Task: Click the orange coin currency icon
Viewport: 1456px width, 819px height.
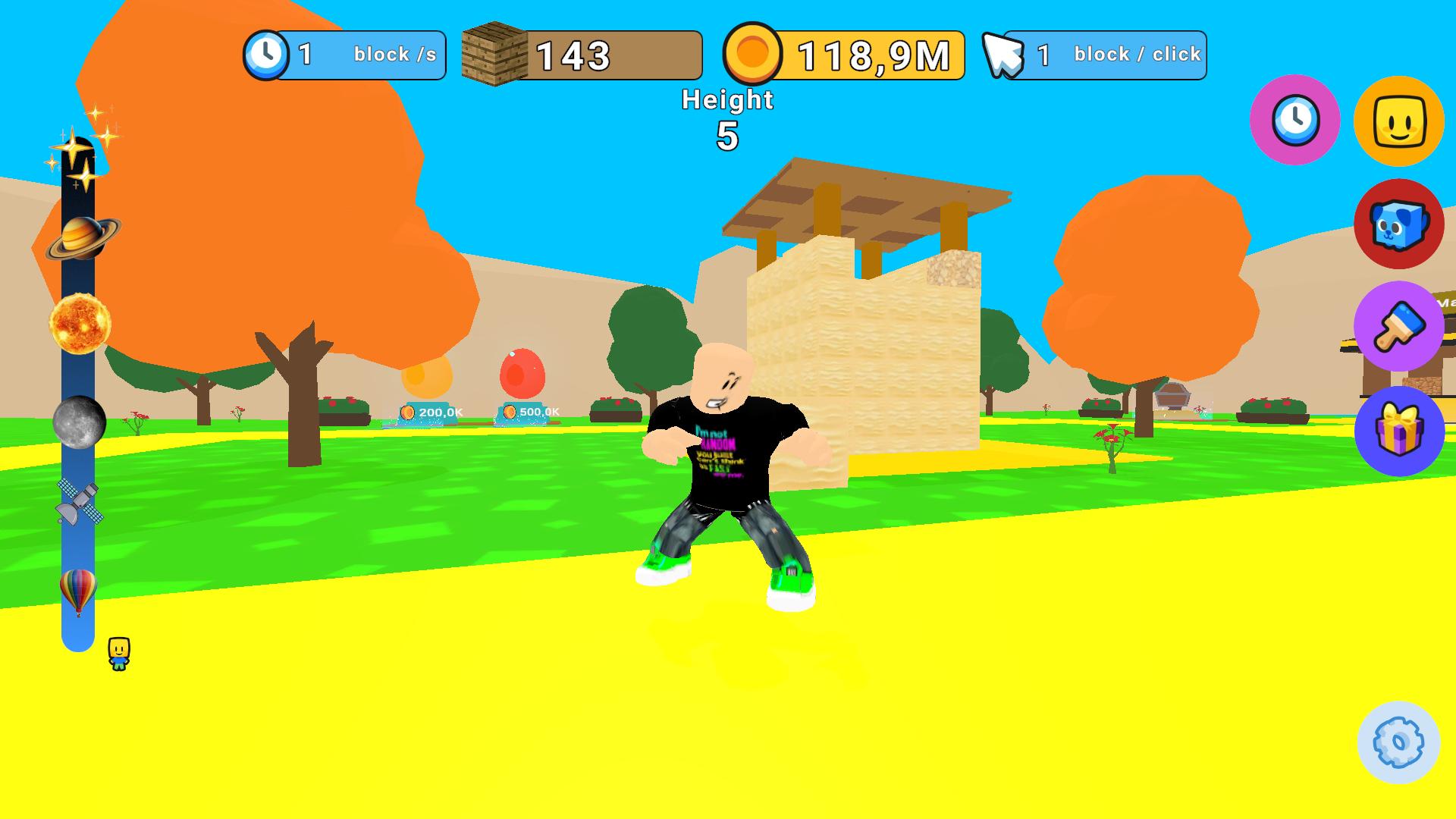Action: coord(754,53)
